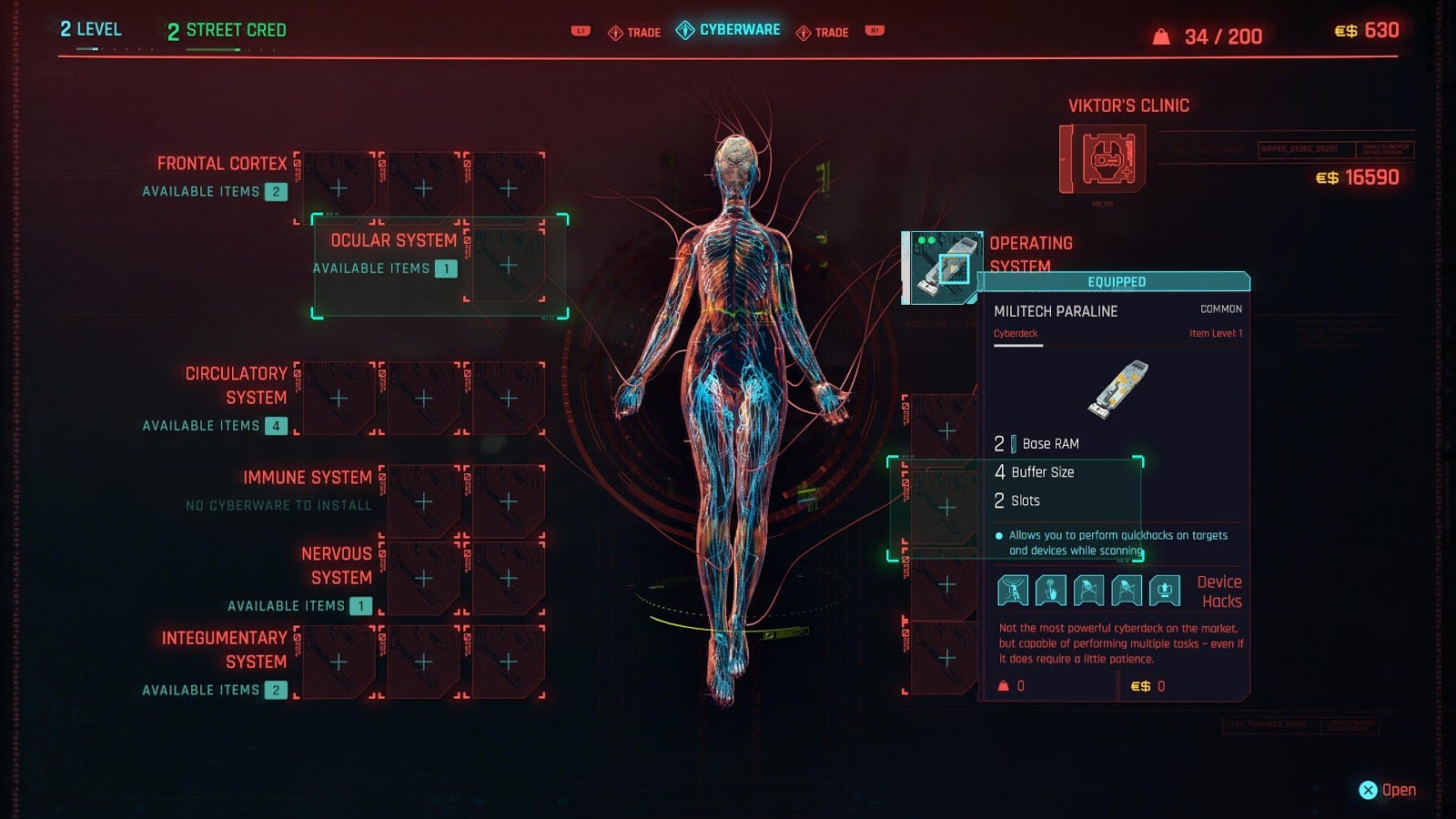1456x819 pixels.
Task: Pick the Immune System category label
Action: coord(307,478)
